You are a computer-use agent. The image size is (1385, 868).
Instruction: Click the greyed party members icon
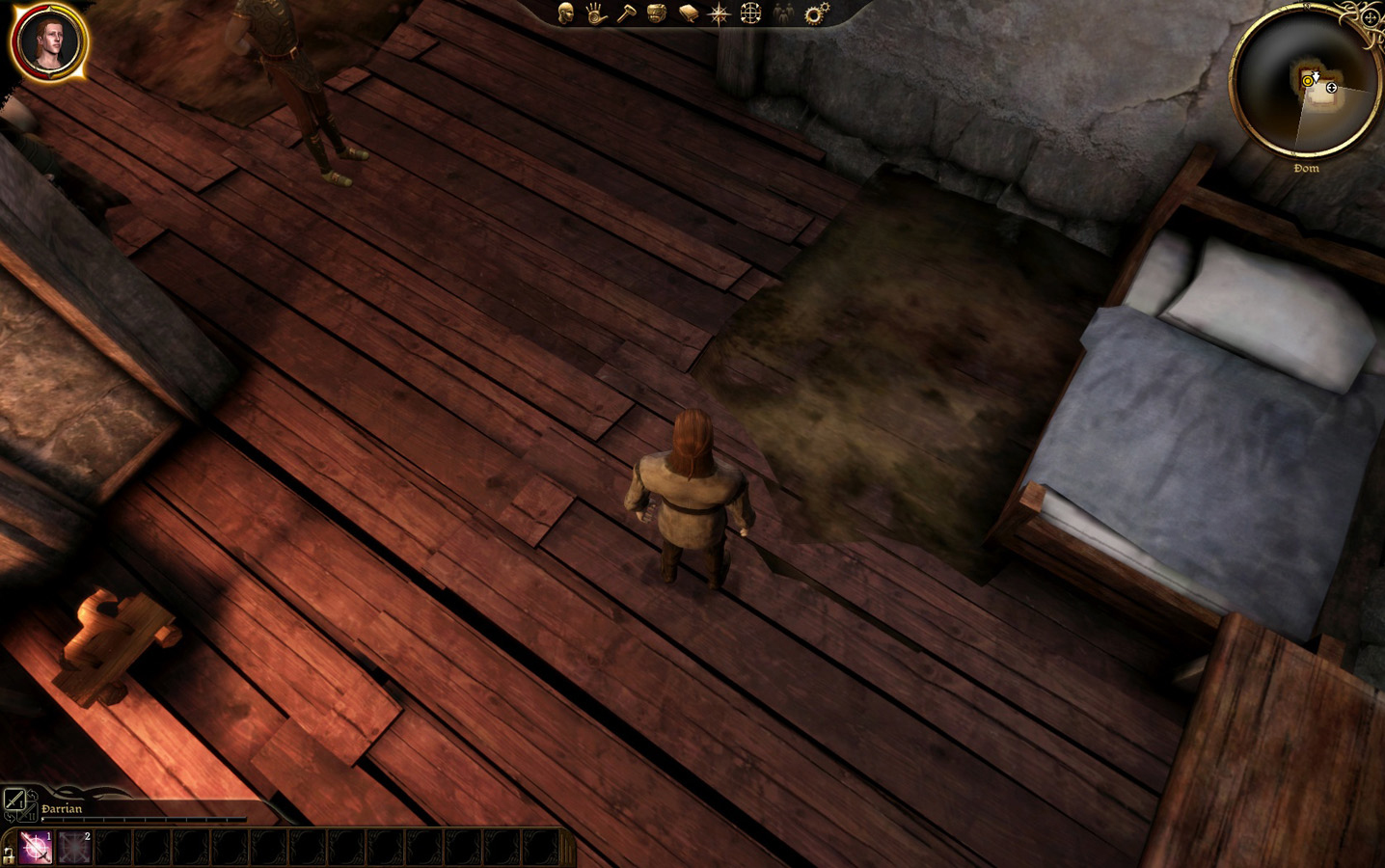coord(784,14)
